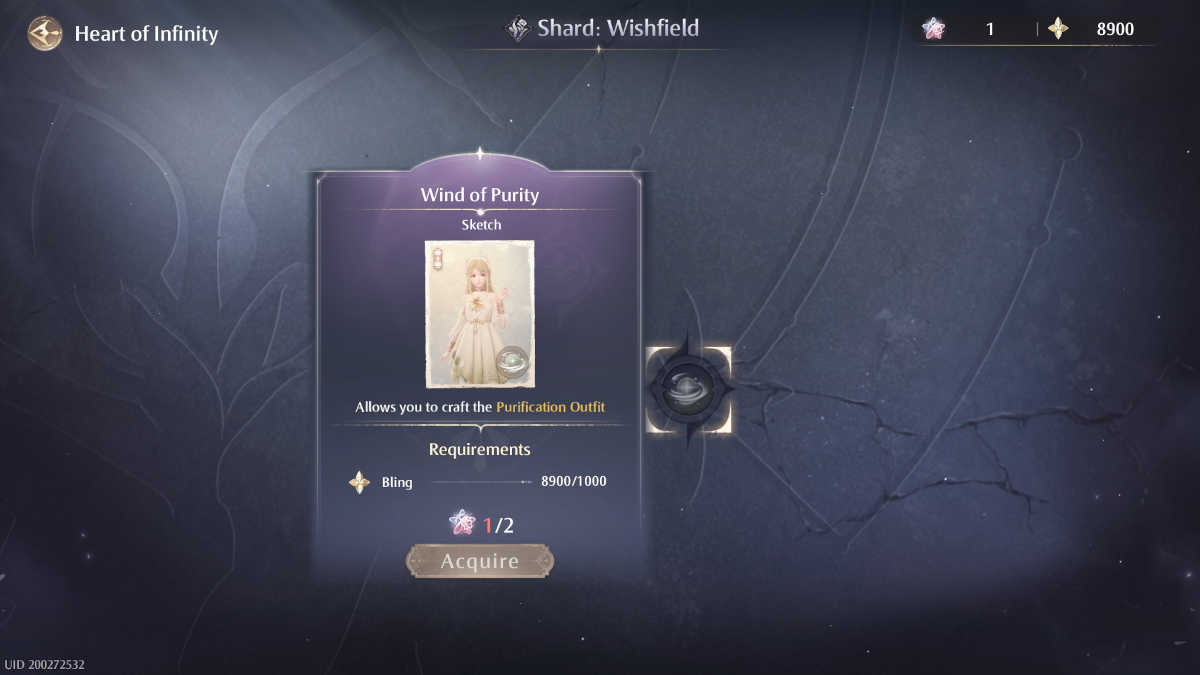
Task: Go back using the Heart of Infinity arrow
Action: coord(44,34)
